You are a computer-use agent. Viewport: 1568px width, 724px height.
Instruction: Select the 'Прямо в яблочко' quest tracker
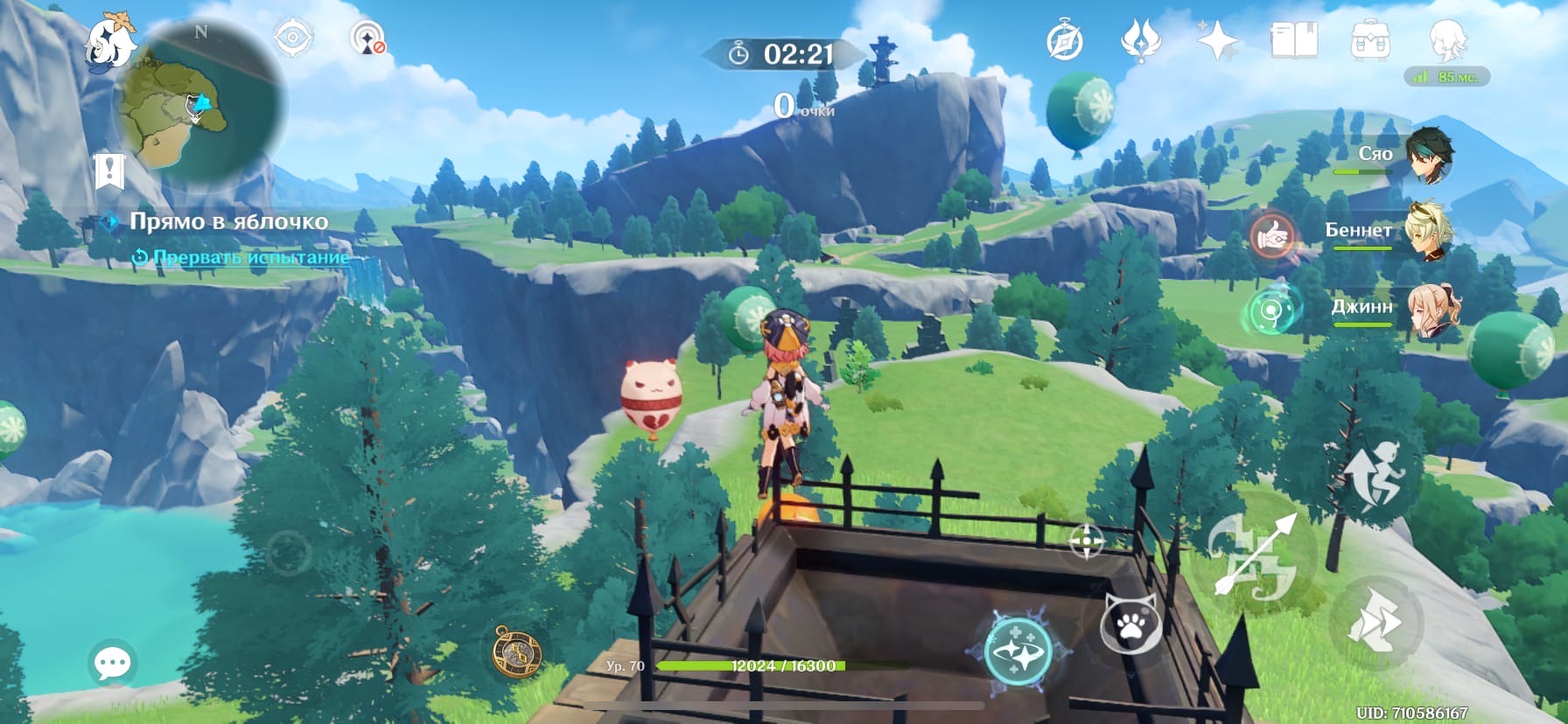(x=228, y=221)
